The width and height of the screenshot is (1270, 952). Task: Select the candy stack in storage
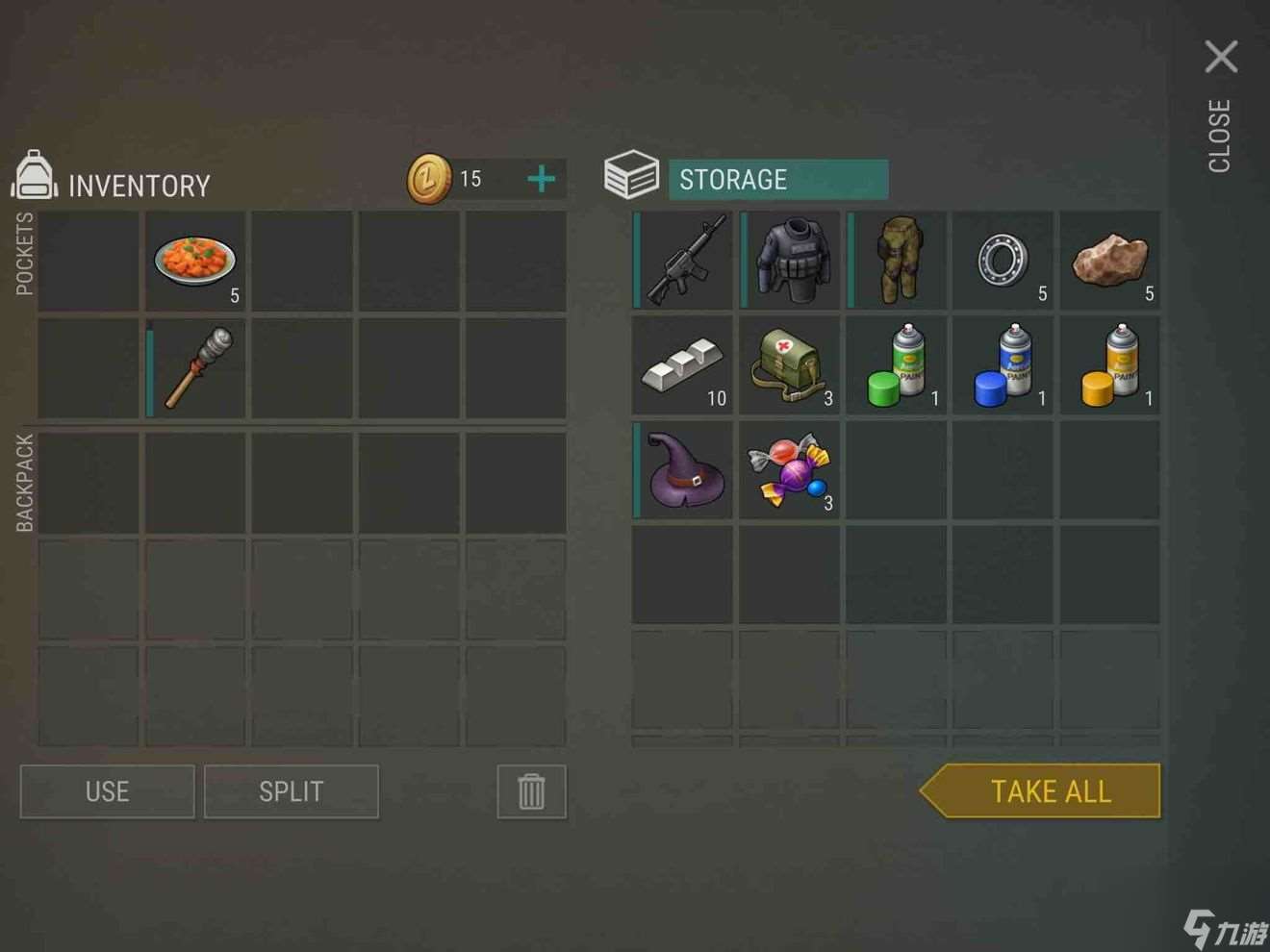(x=789, y=471)
